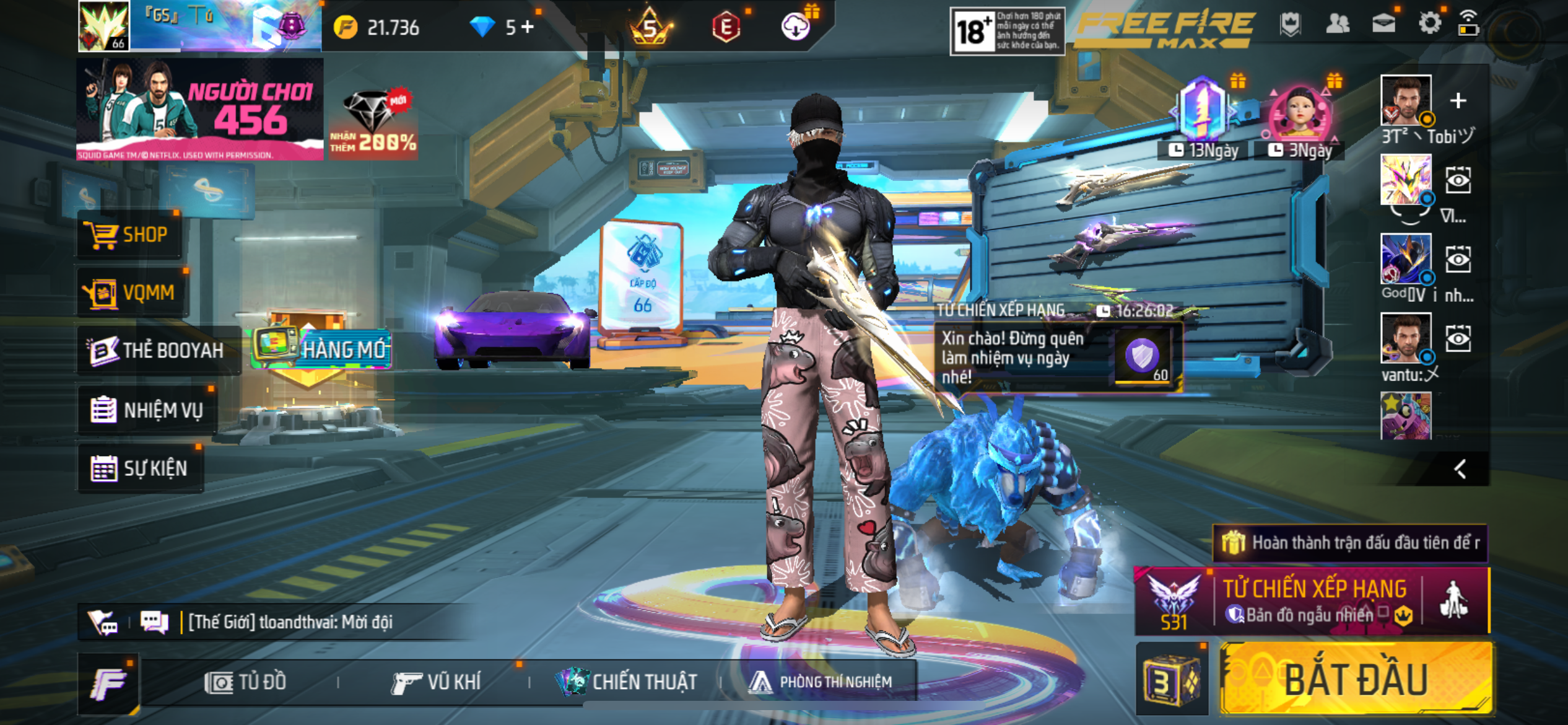Open player profile avatar level 66

click(x=103, y=26)
